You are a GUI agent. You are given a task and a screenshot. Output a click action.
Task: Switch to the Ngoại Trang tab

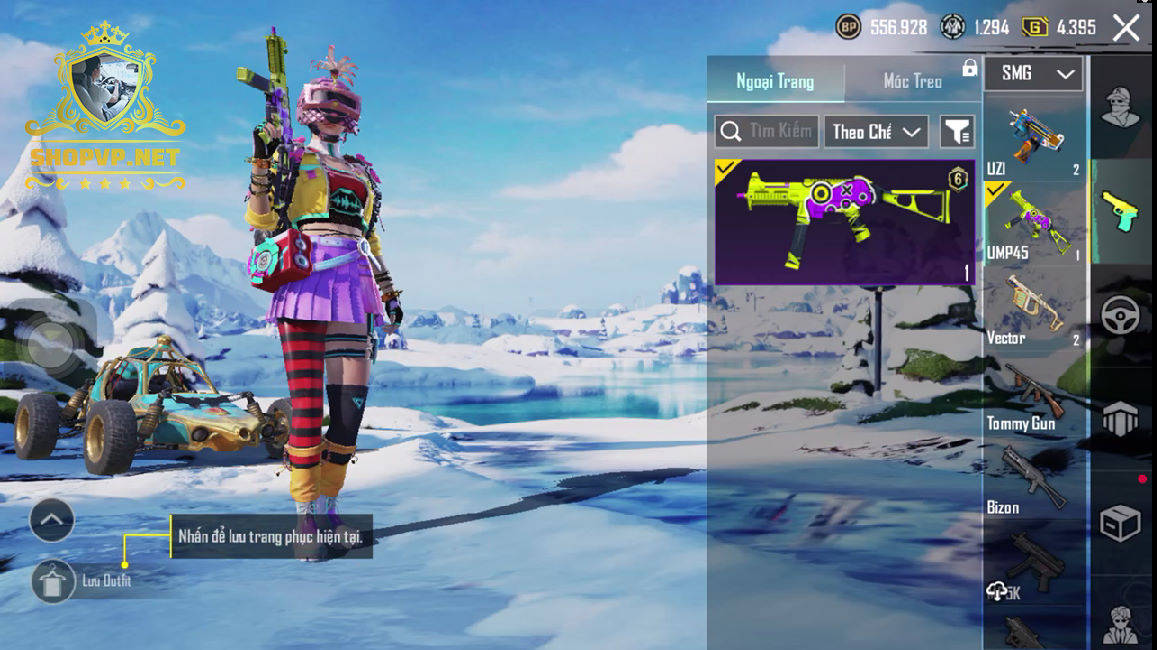point(775,81)
